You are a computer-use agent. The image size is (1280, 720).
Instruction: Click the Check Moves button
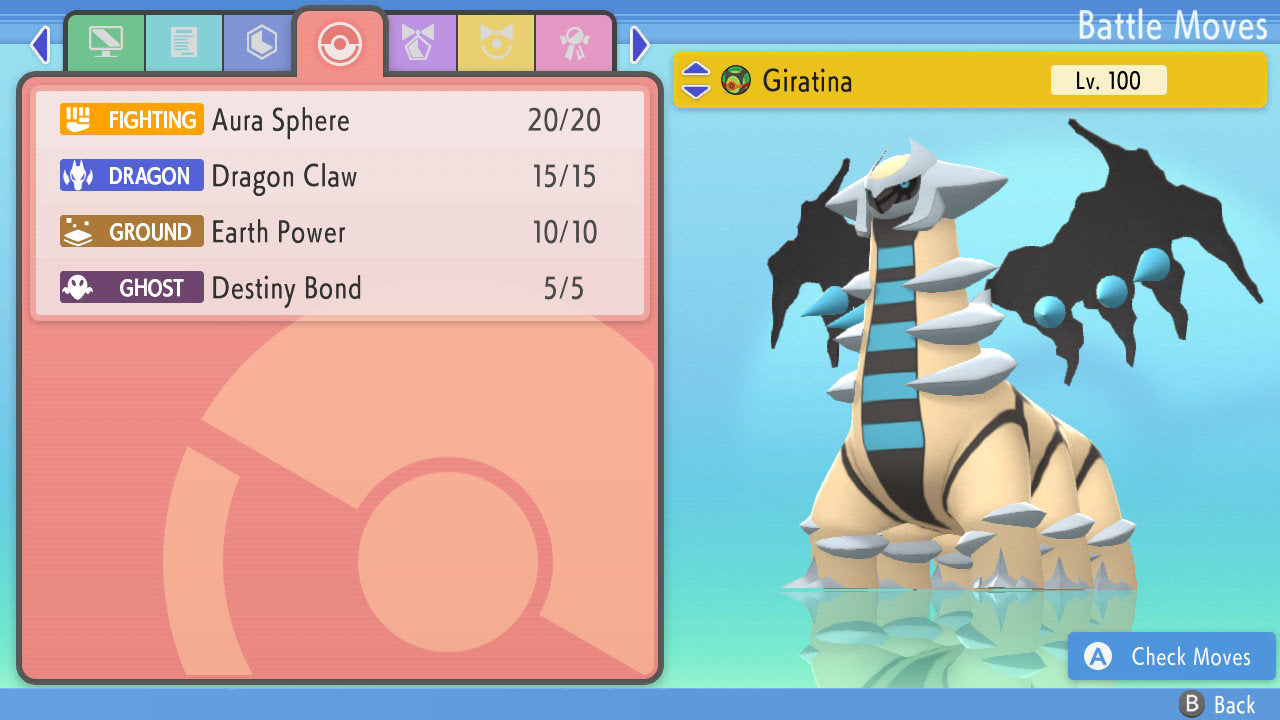tap(1171, 657)
